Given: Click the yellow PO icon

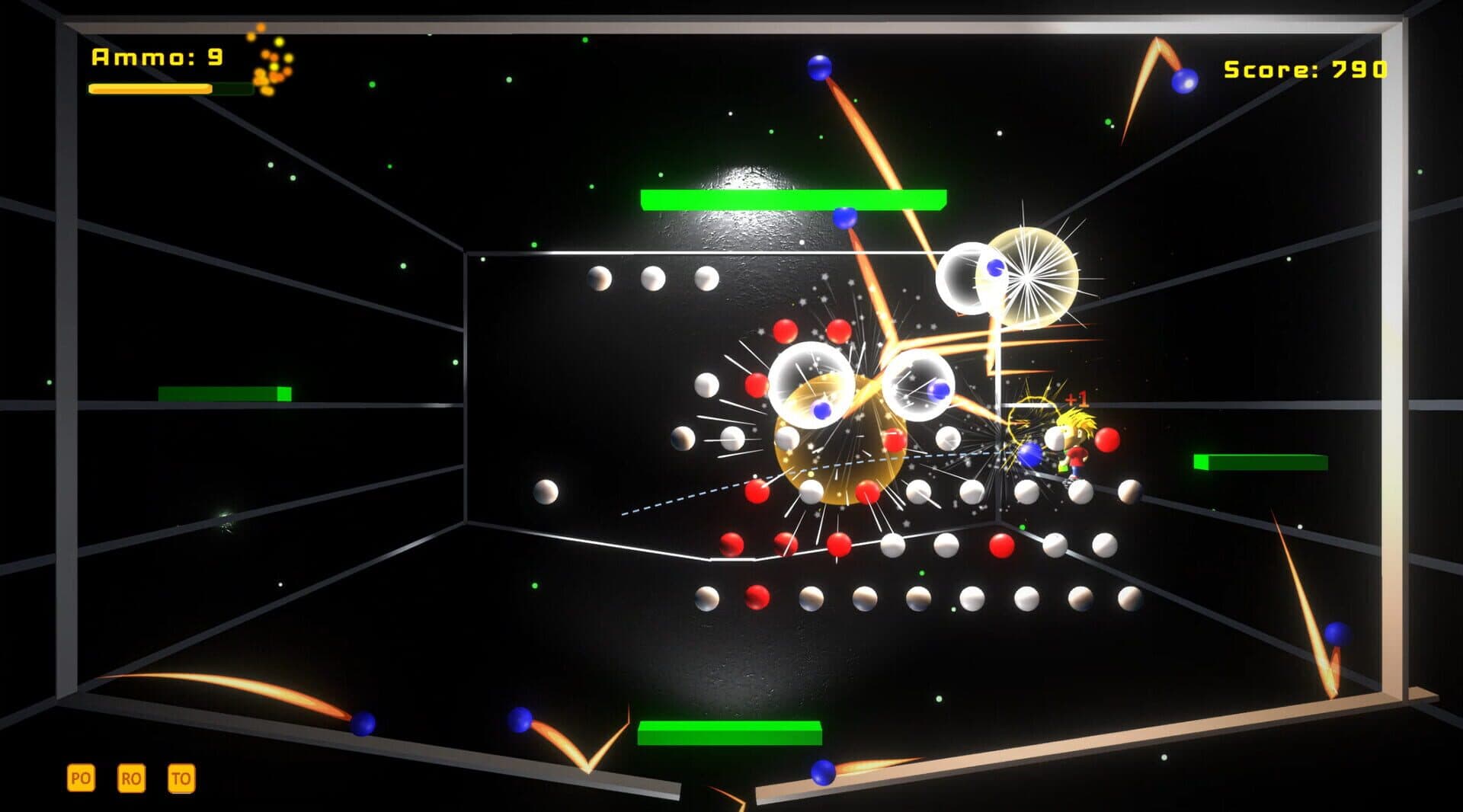Looking at the screenshot, I should click(x=81, y=778).
